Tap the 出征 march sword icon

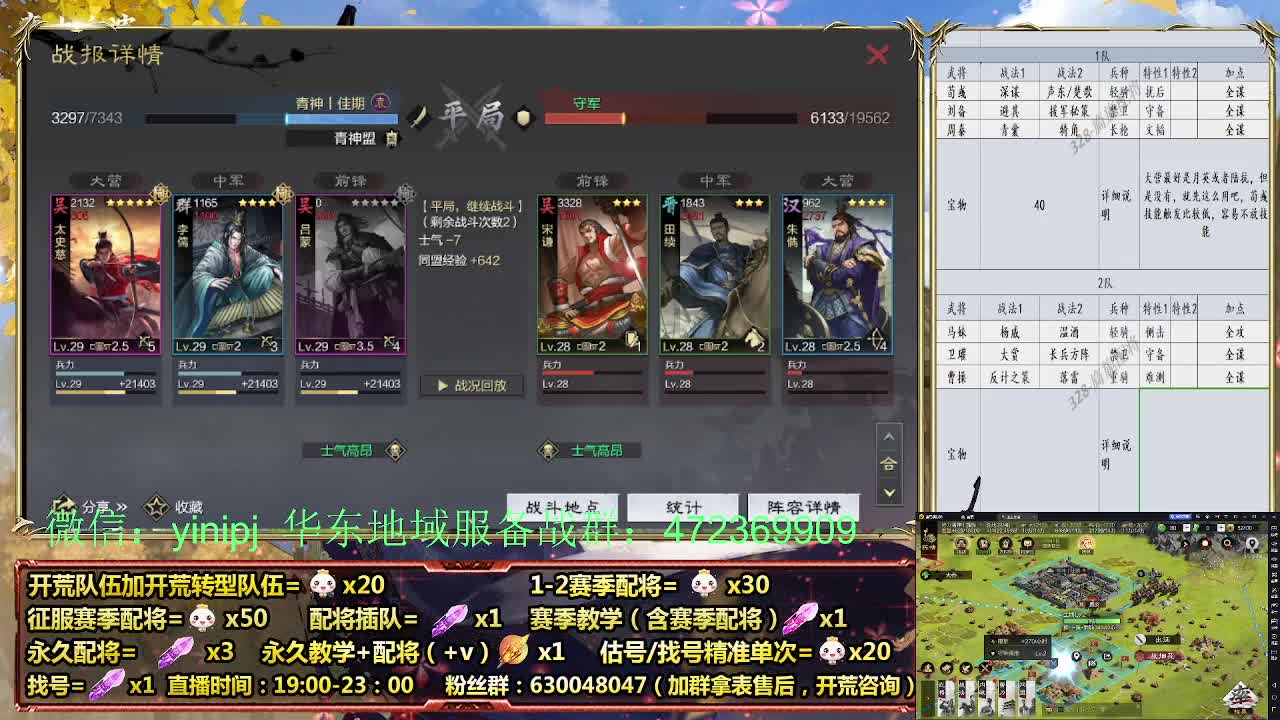tap(1140, 640)
